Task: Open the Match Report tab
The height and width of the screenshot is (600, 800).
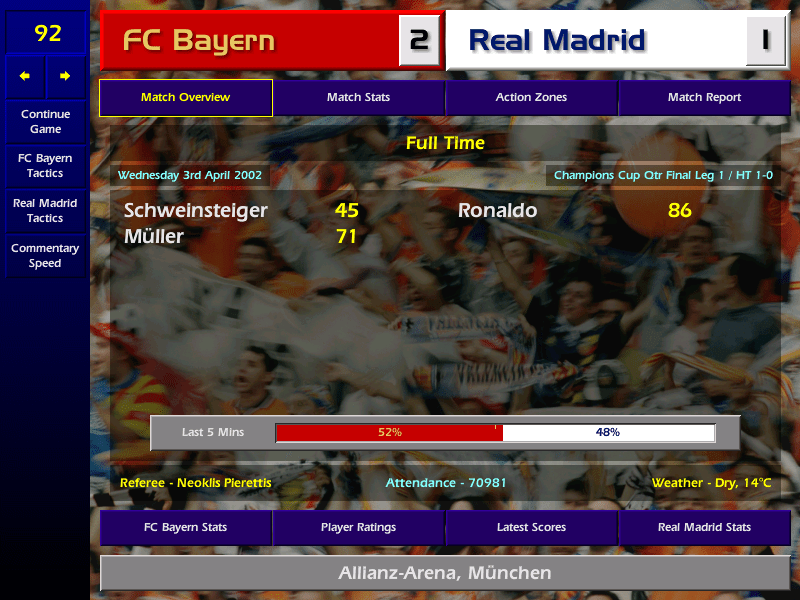Action: point(704,98)
